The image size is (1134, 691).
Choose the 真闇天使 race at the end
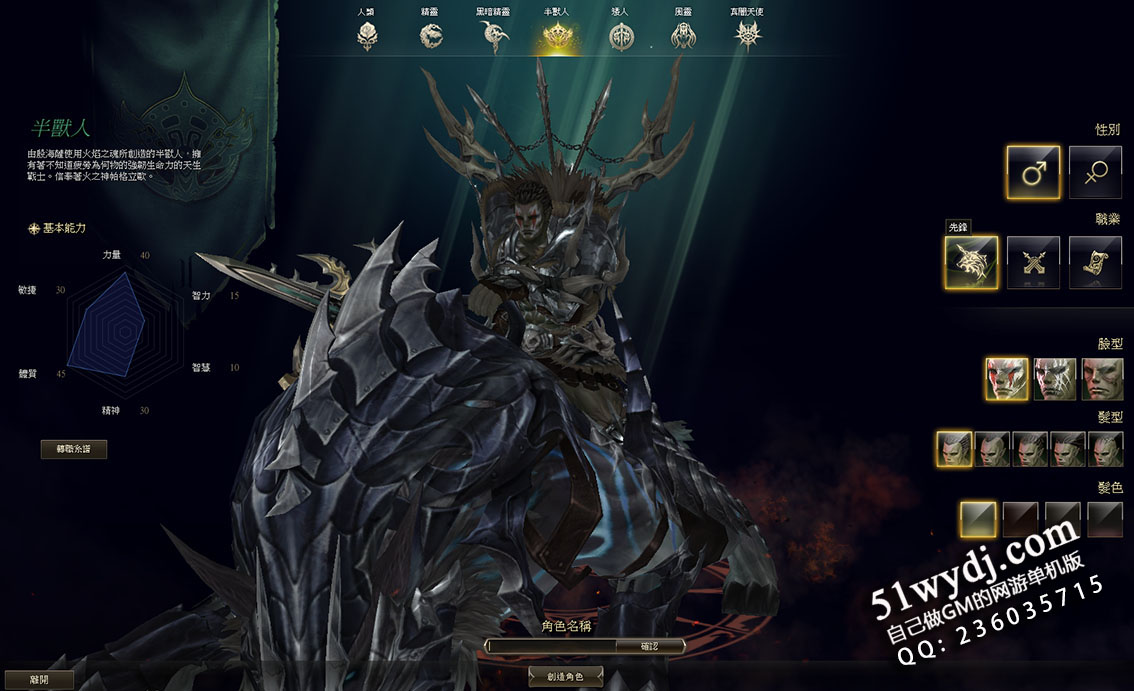(747, 35)
